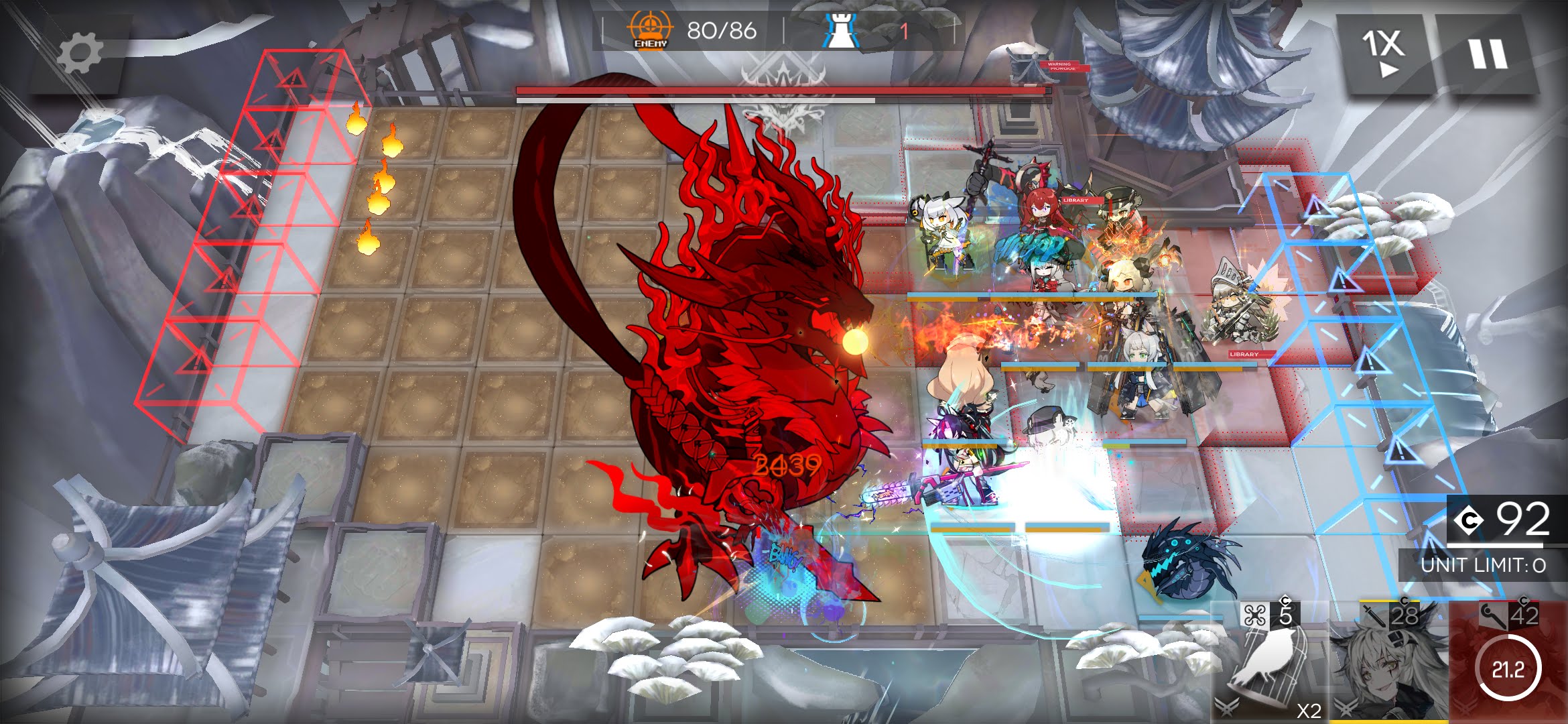Open the settings gear menu
The height and width of the screenshot is (724, 1568).
[x=79, y=54]
